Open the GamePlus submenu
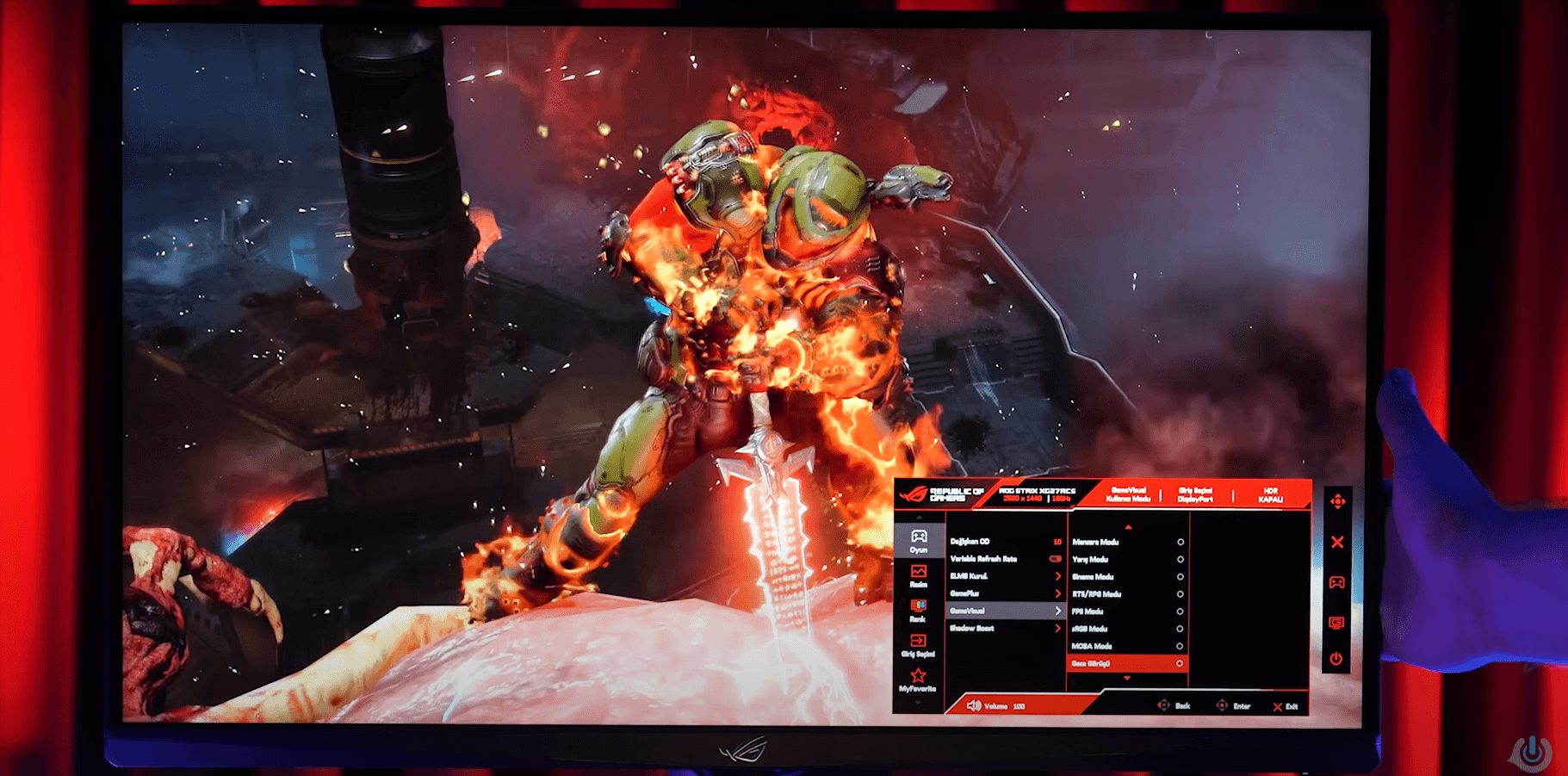The width and height of the screenshot is (1568, 776). (1005, 593)
